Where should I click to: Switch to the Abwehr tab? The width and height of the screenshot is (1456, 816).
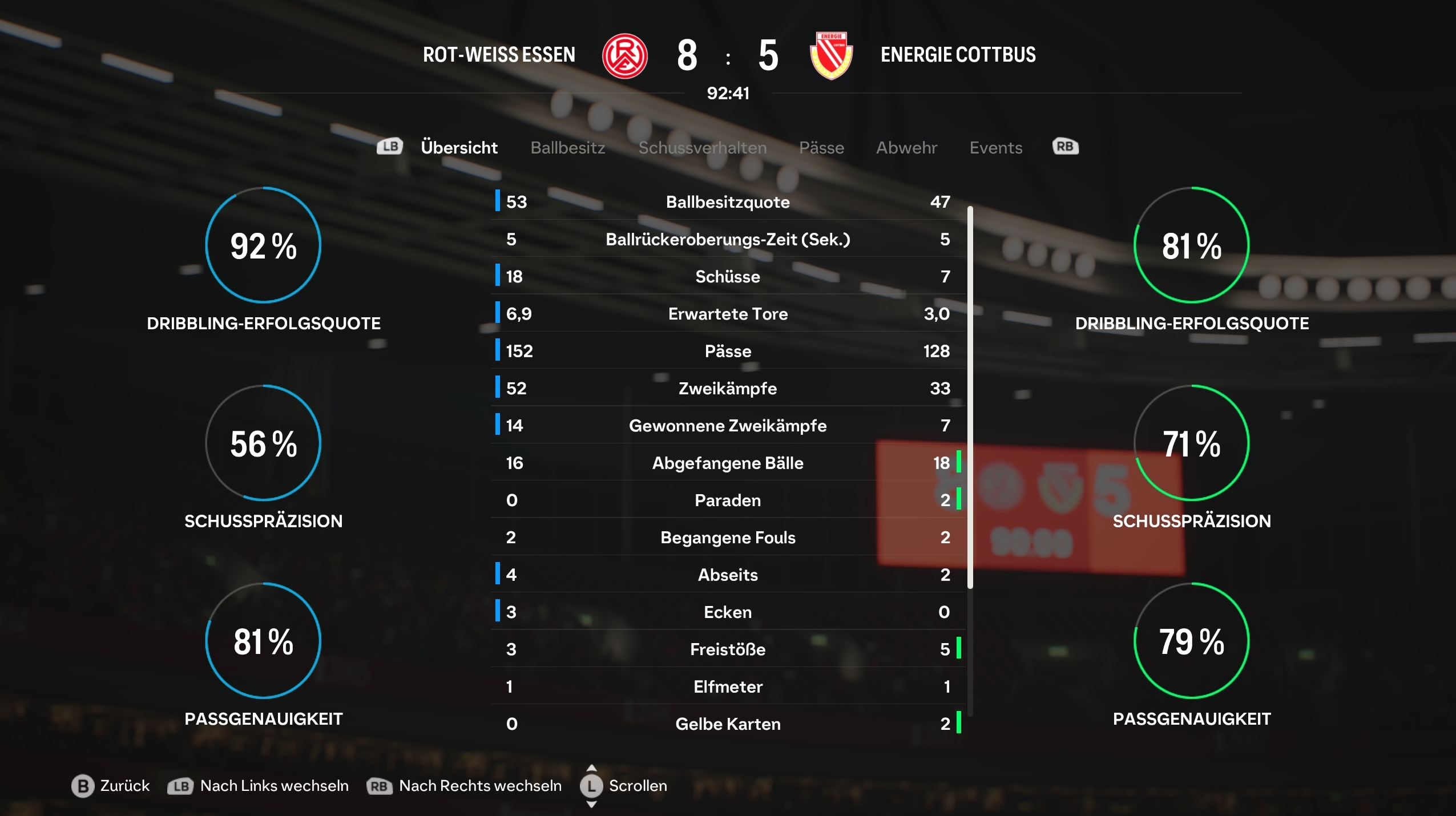[906, 148]
